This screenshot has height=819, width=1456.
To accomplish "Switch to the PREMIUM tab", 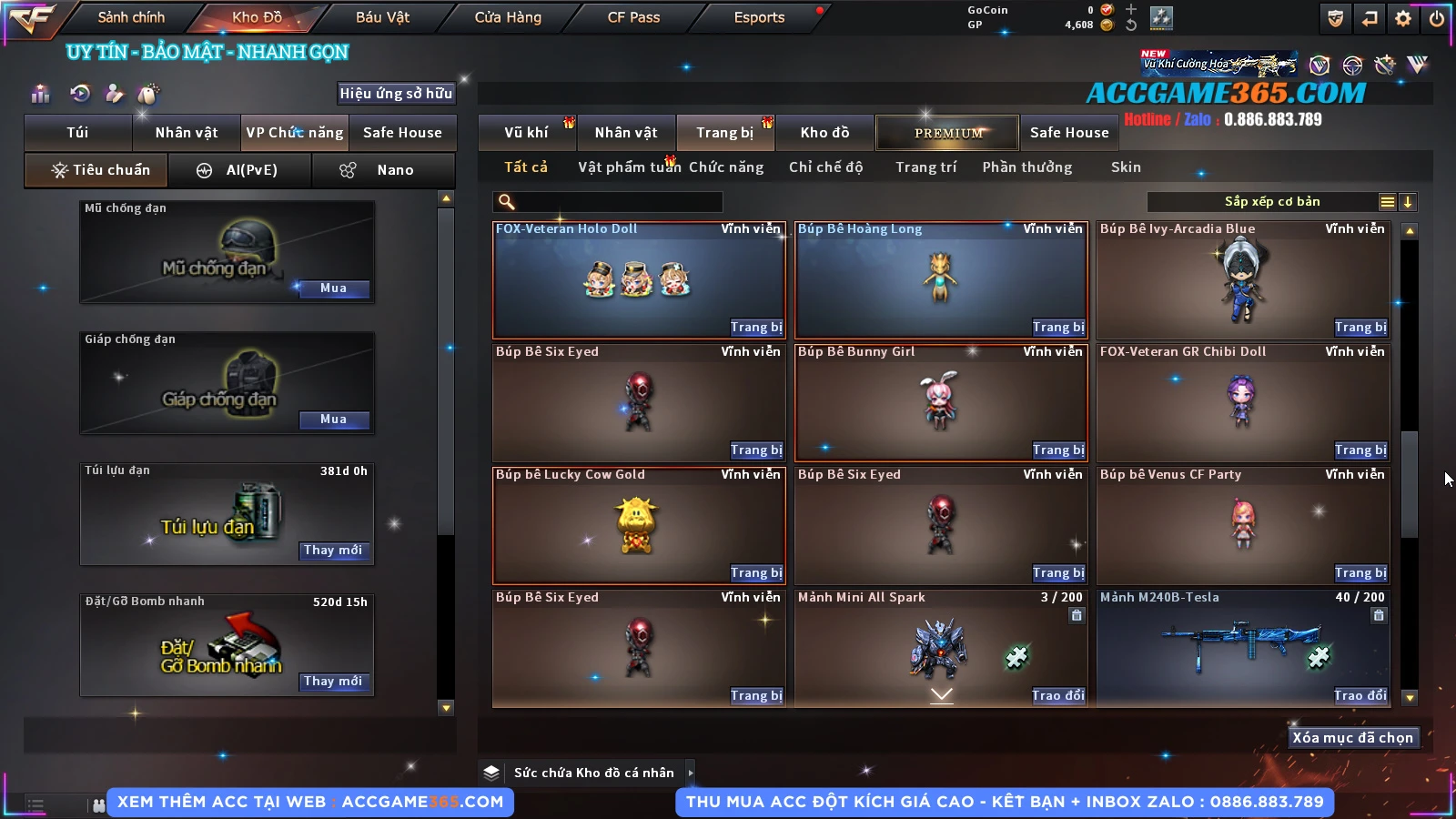I will point(947,133).
